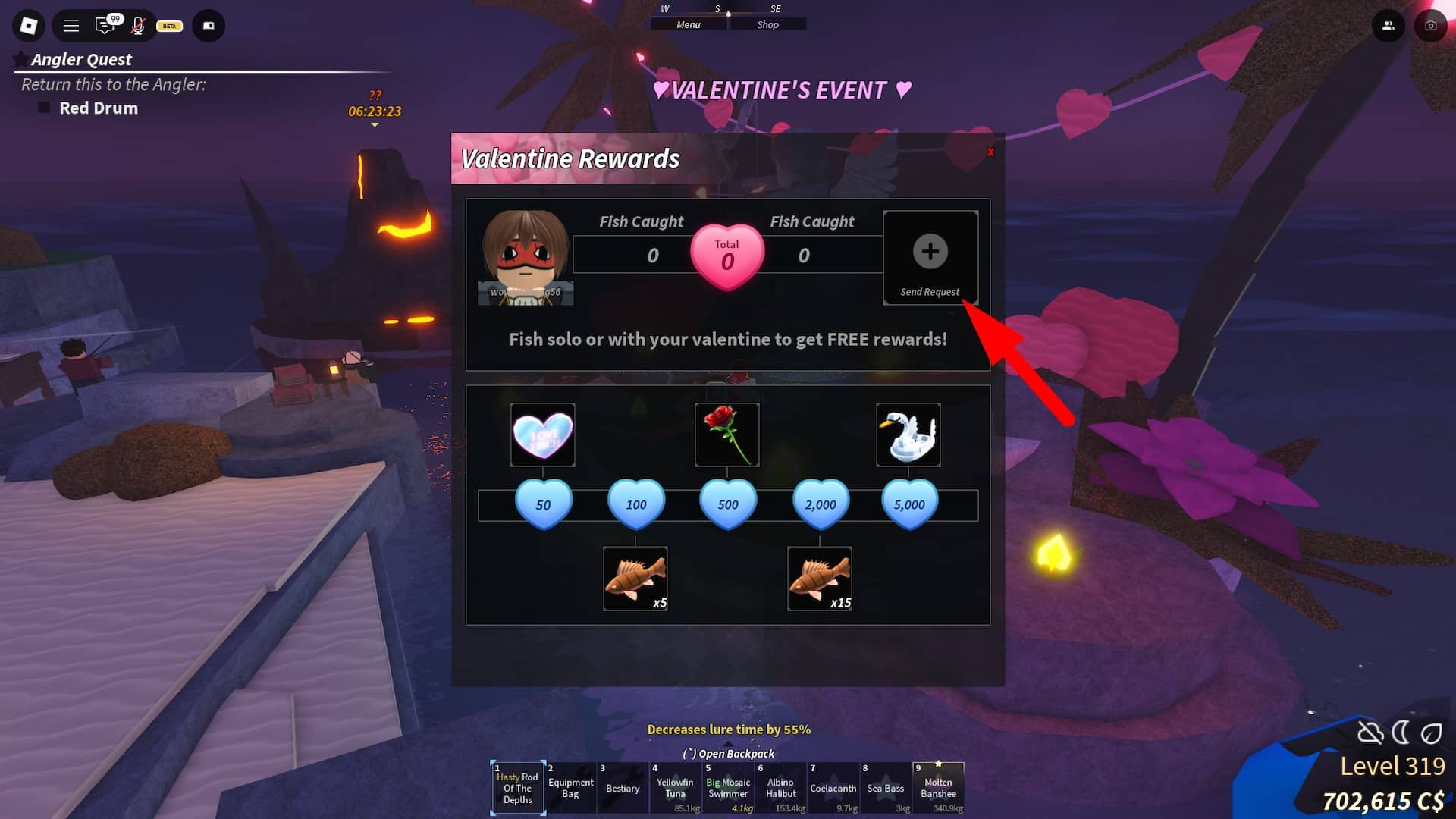Image resolution: width=1456 pixels, height=819 pixels.
Task: Open the Roblox logo menu
Action: 28,26
